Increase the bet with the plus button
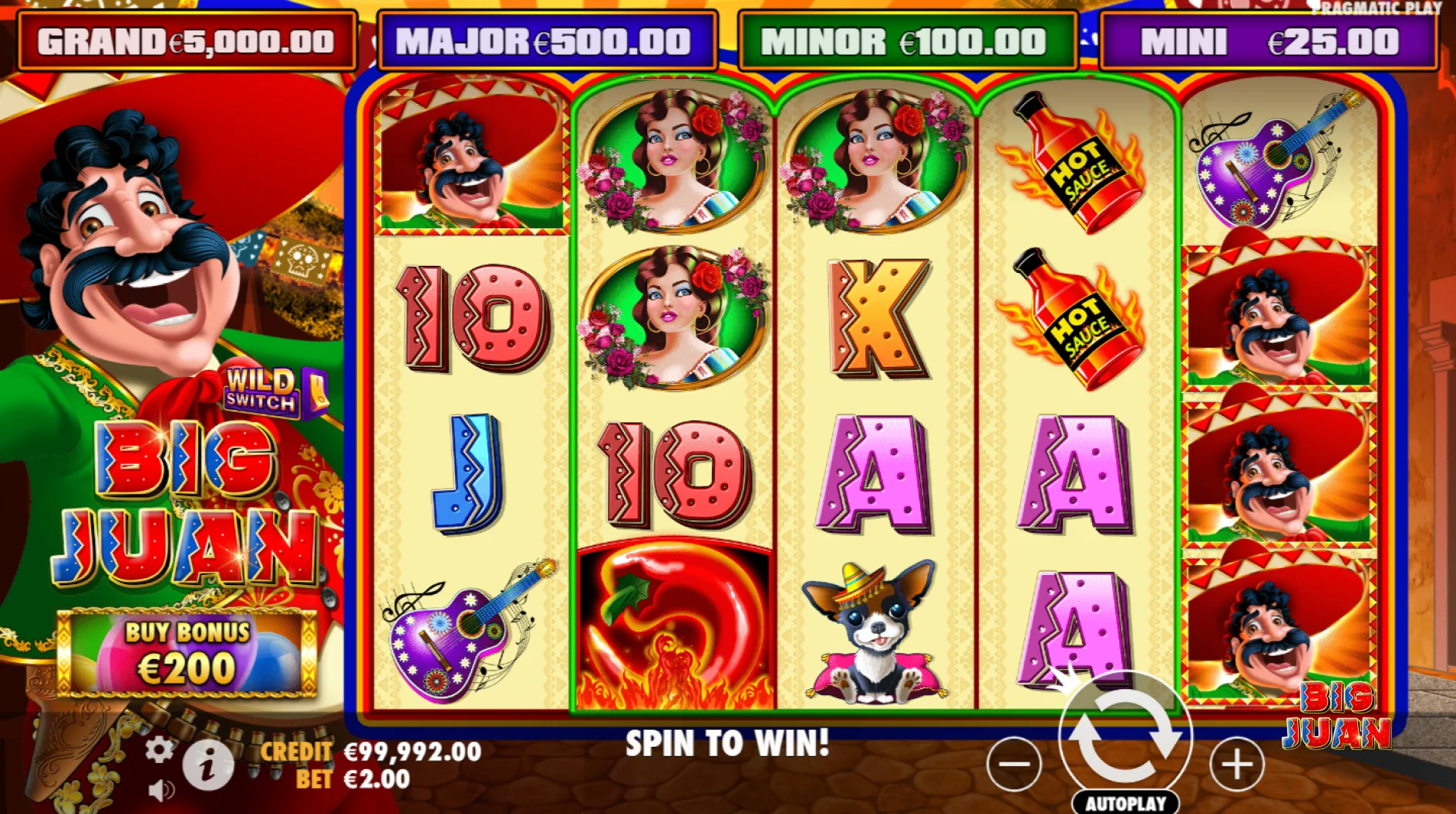Screen dimensions: 1456x814 pyautogui.click(x=1236, y=764)
